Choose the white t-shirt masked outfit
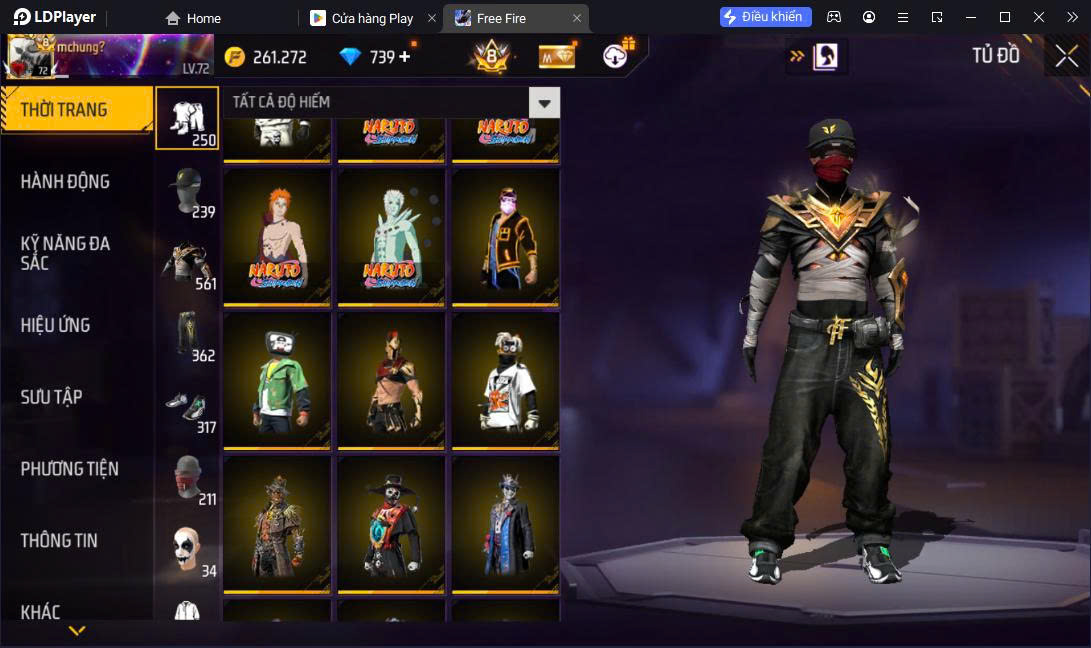 click(x=505, y=381)
